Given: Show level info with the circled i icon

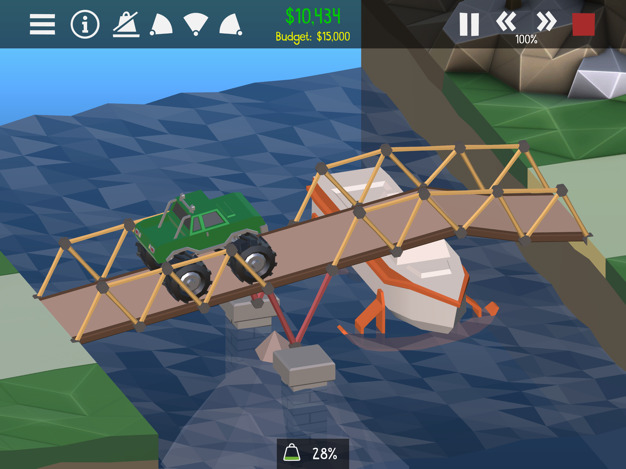Looking at the screenshot, I should click(x=84, y=23).
